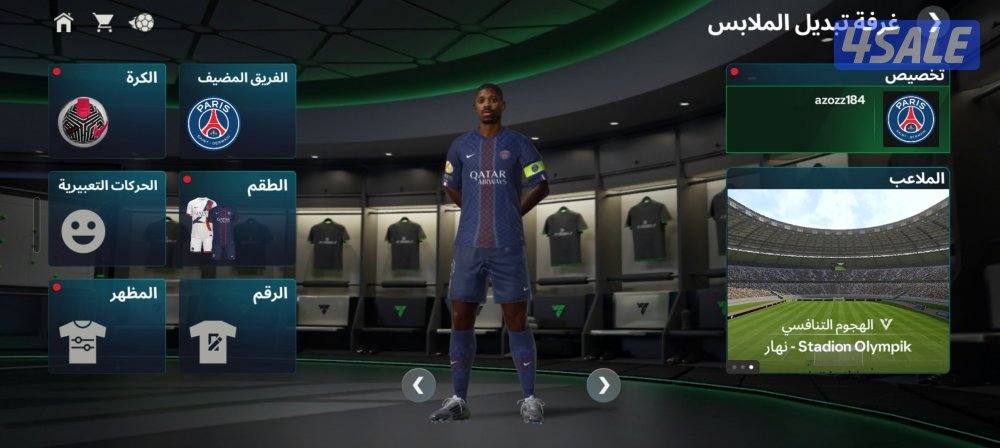
Task: Go back from the locker room screen
Action: tap(935, 20)
